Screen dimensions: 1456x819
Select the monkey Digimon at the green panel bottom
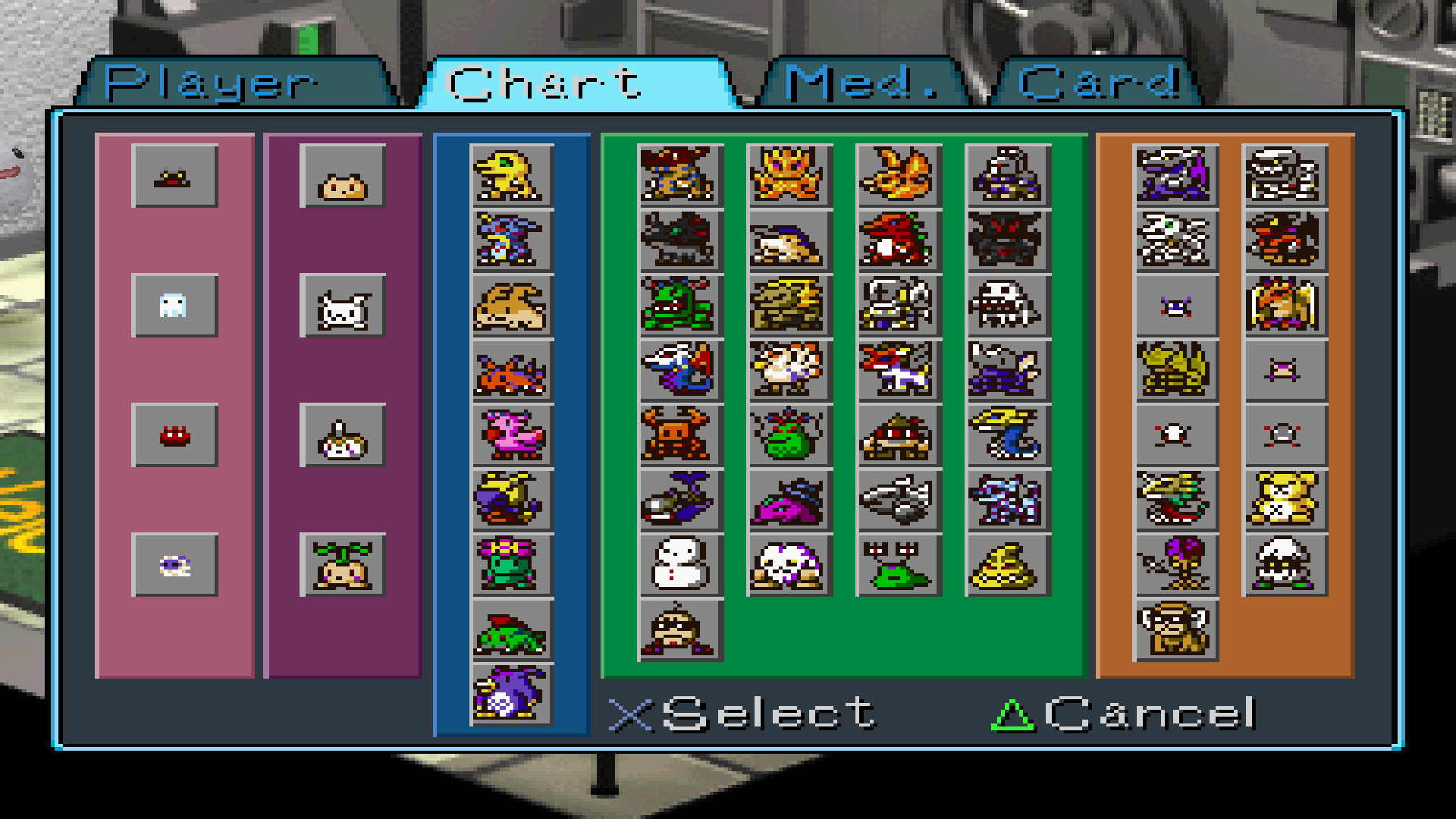(x=679, y=631)
